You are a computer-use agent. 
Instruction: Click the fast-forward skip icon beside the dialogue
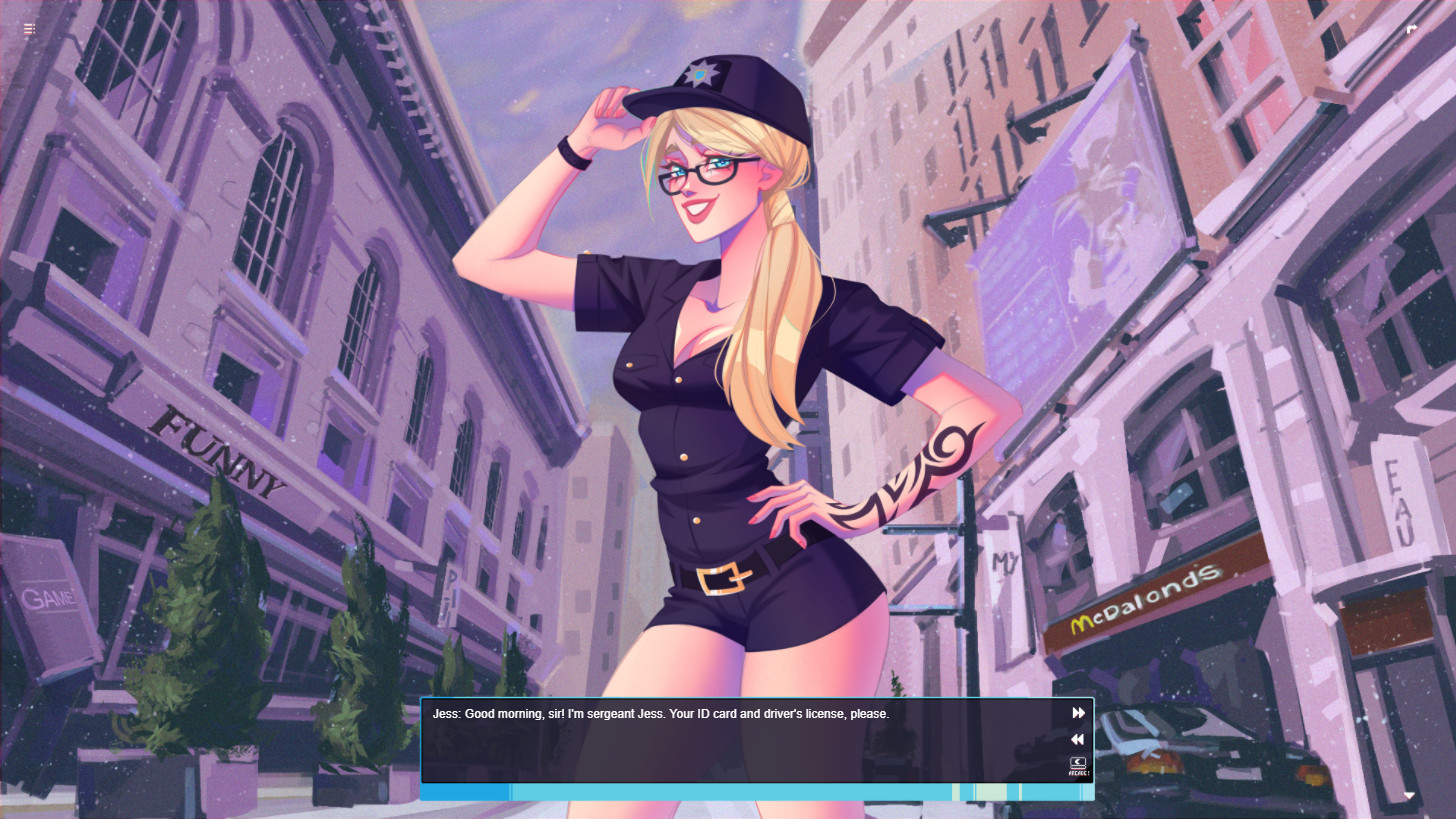click(x=1078, y=712)
